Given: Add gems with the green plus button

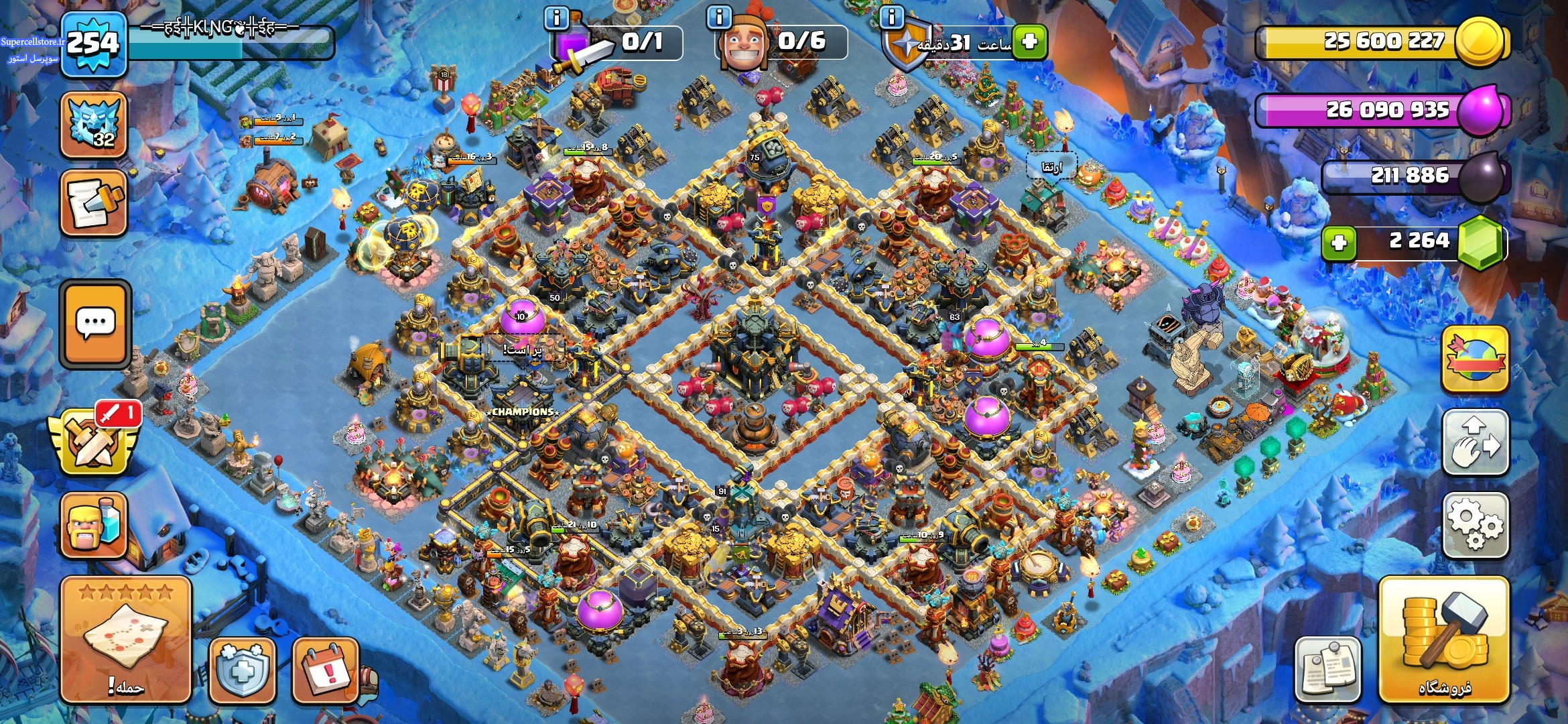Looking at the screenshot, I should 1339,242.
